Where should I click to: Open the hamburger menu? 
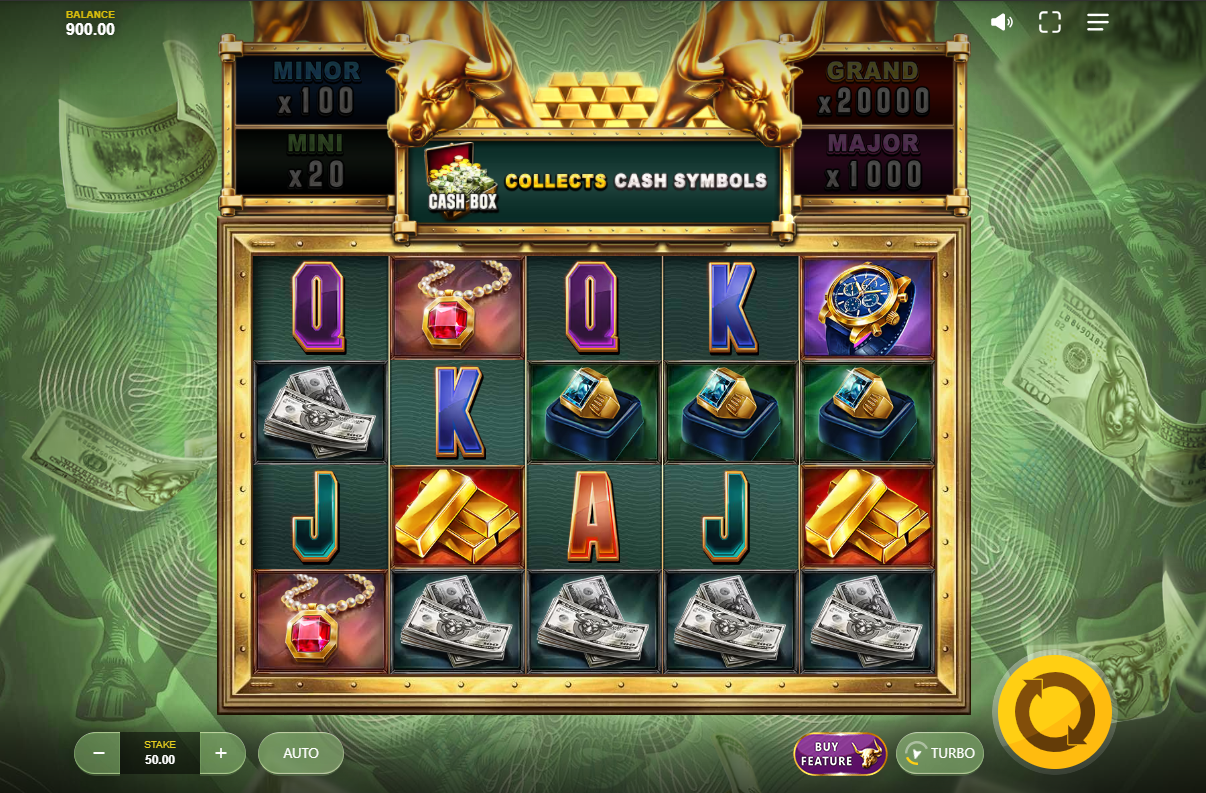tap(1098, 22)
